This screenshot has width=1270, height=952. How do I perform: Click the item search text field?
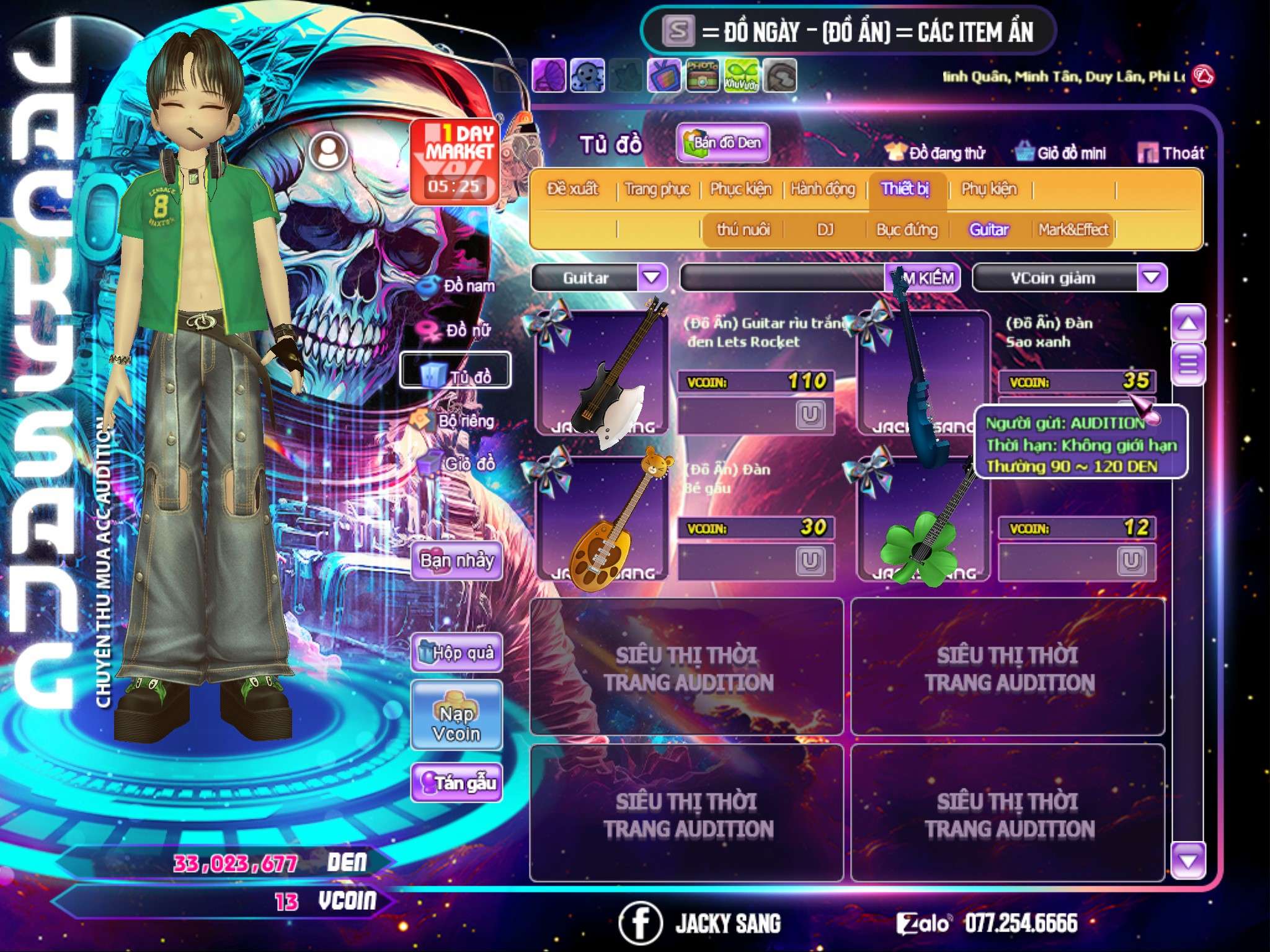783,278
